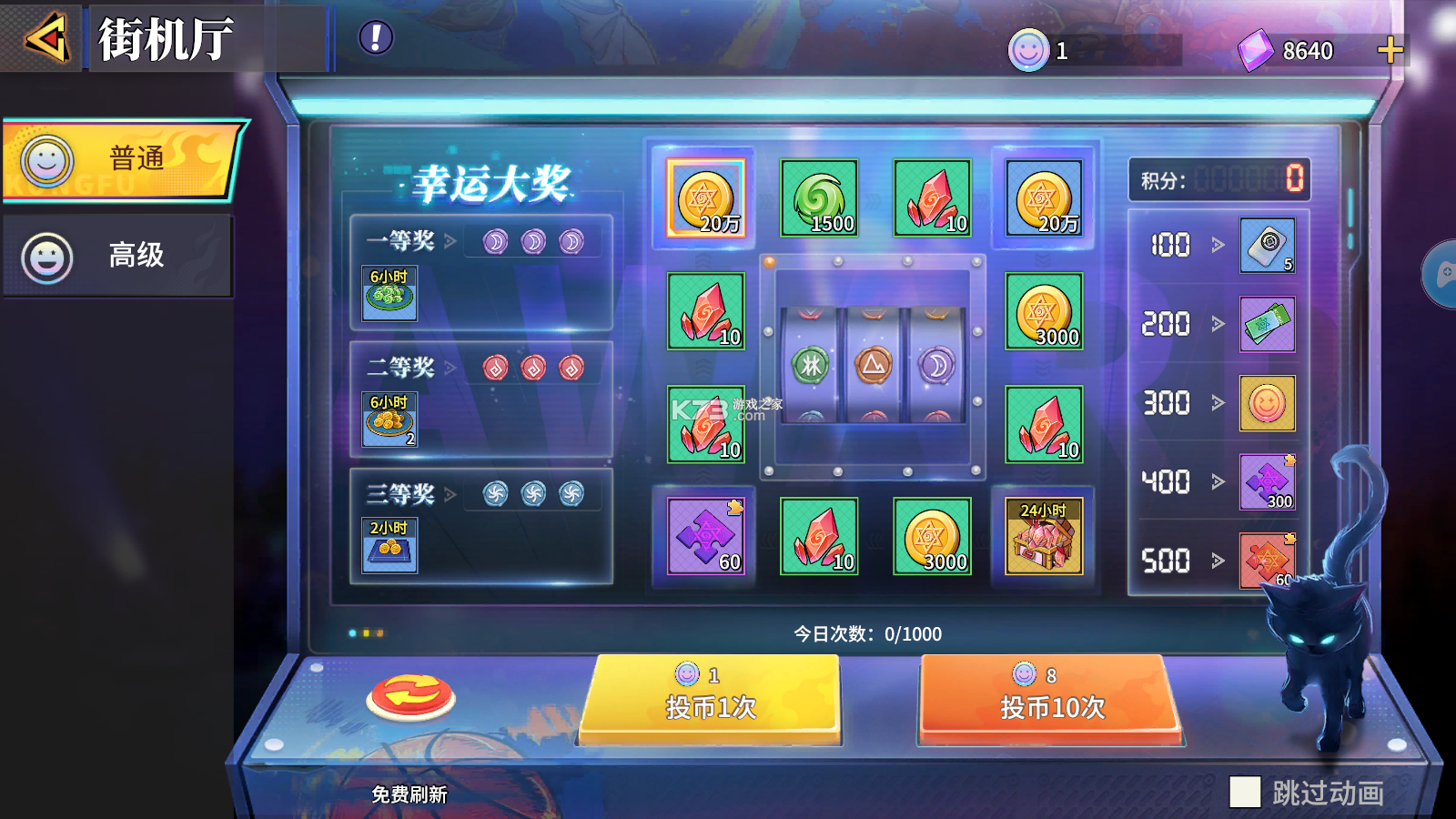1456x819 pixels.
Task: Click the 积分 score display
Action: [1218, 180]
